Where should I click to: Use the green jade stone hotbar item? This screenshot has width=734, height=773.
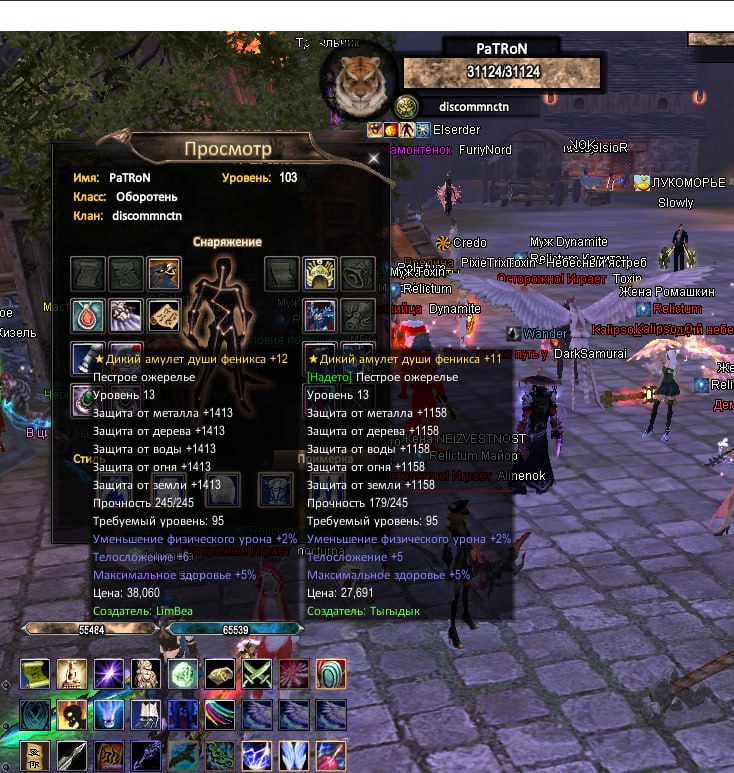coord(183,673)
